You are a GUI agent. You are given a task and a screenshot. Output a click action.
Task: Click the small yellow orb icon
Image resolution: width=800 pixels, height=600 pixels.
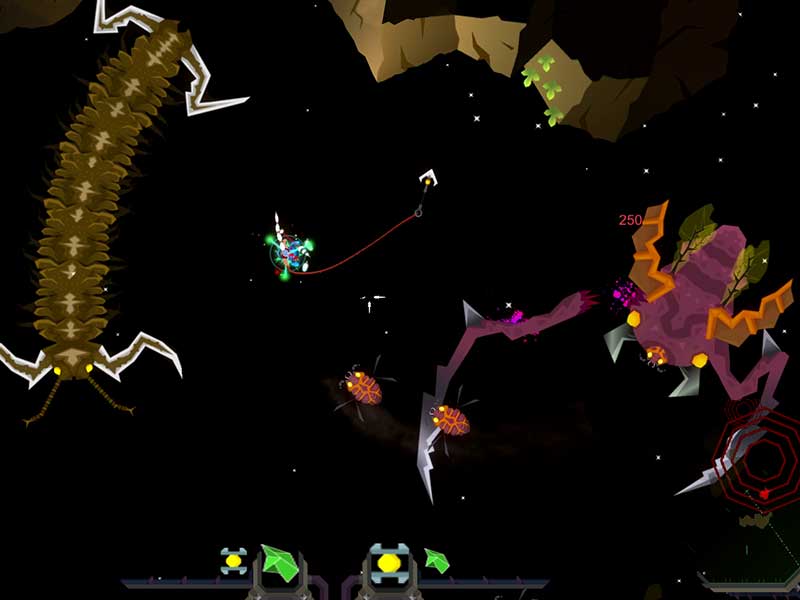233,560
